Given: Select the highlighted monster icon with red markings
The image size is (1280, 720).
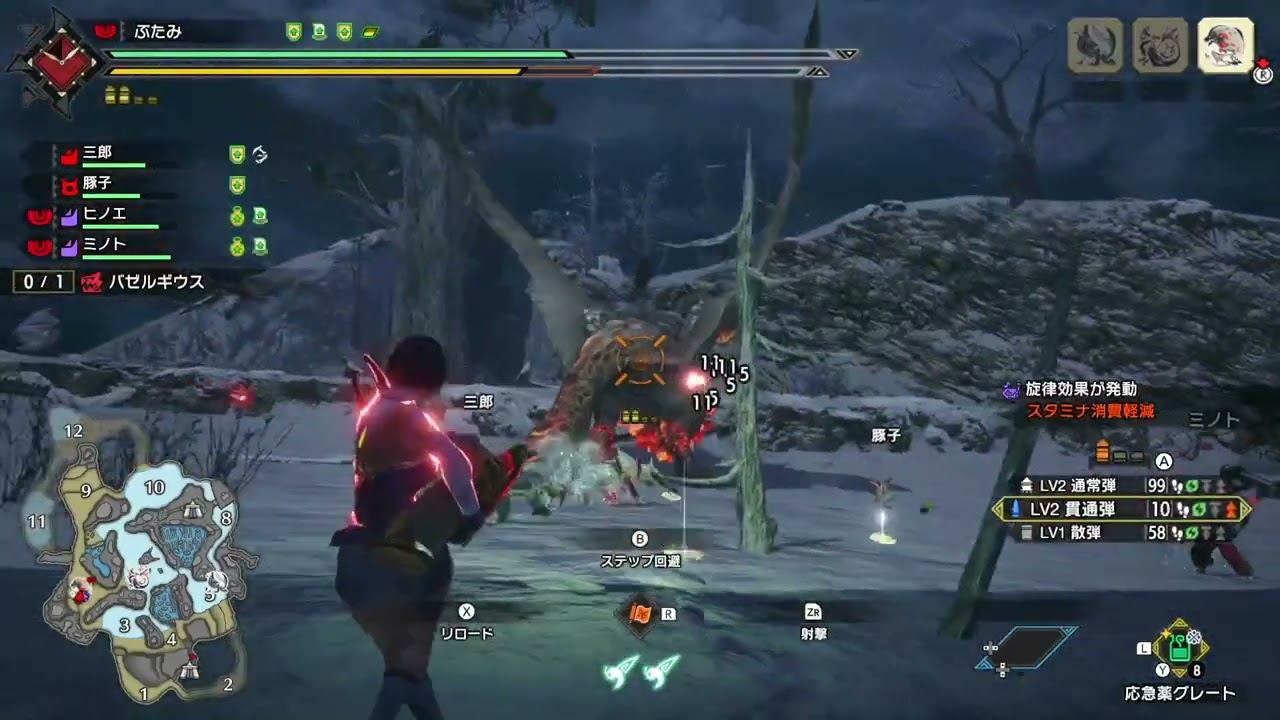Looking at the screenshot, I should (x=1225, y=46).
